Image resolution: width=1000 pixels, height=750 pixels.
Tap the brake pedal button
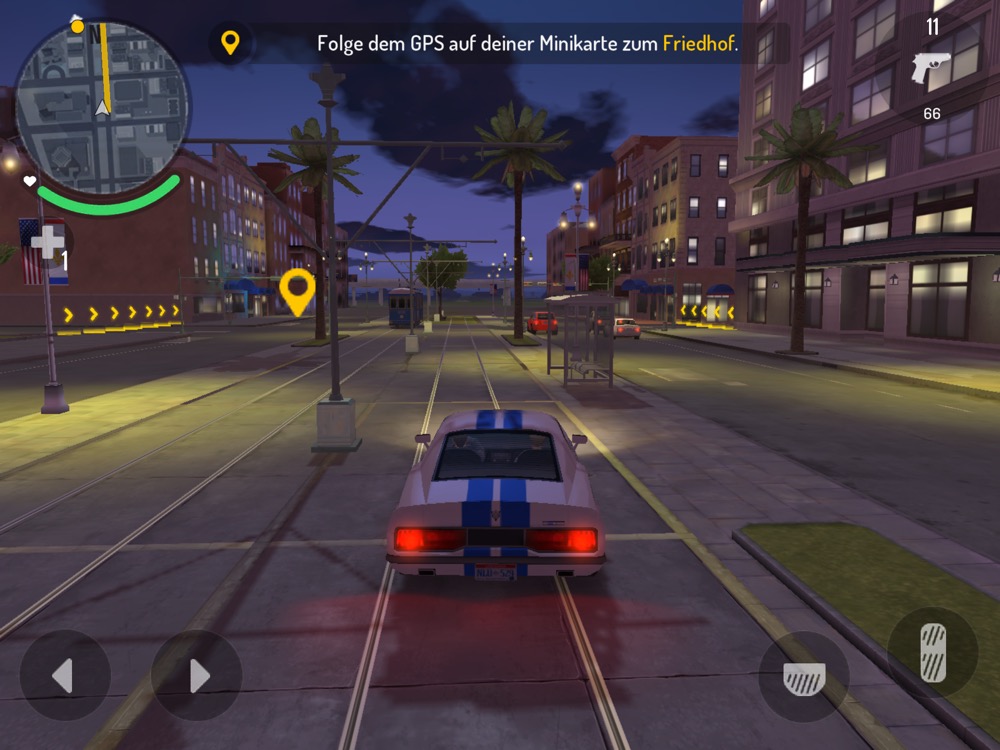click(803, 677)
